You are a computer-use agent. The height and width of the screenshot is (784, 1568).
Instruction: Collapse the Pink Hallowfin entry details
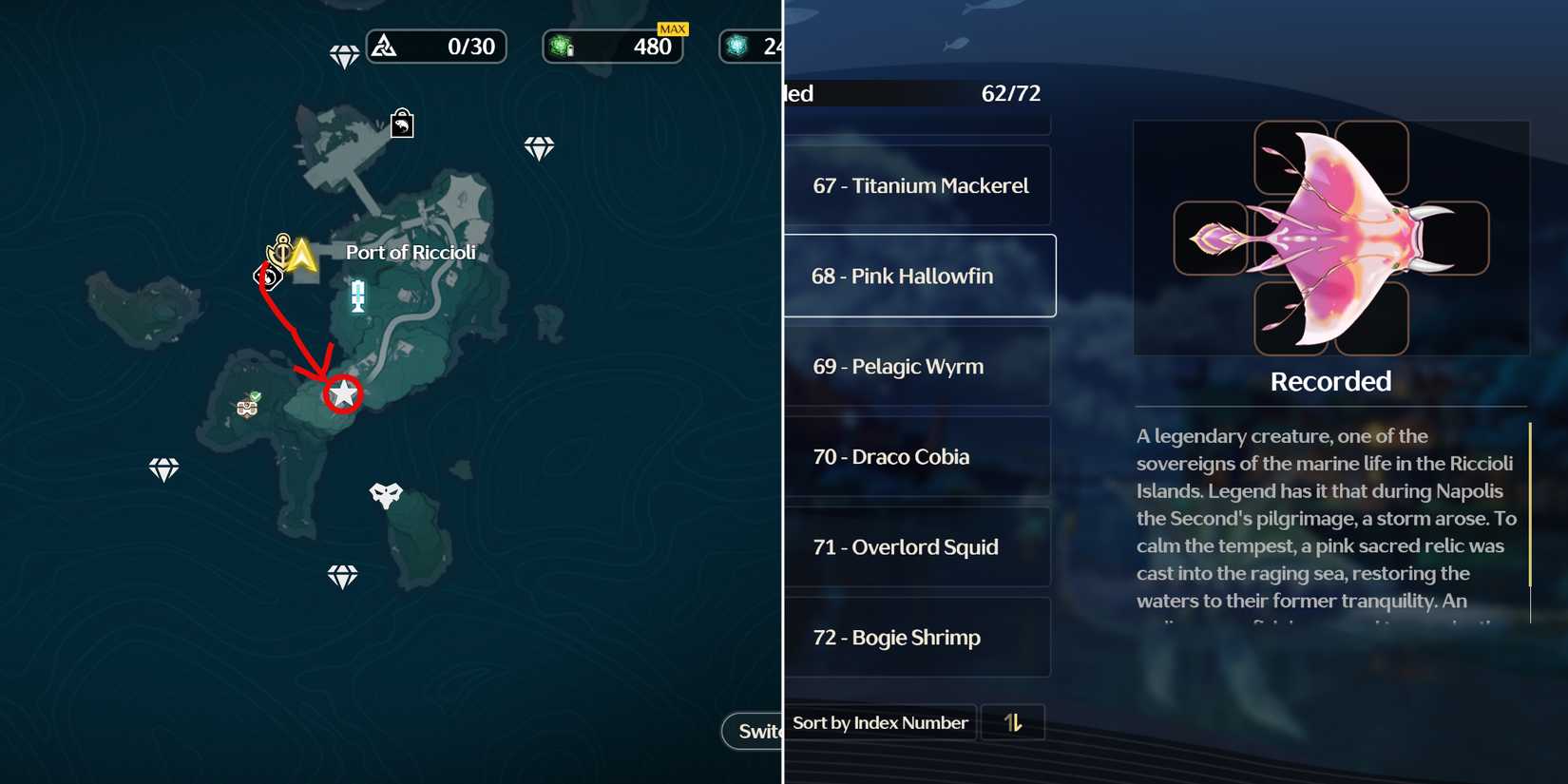pos(917,276)
